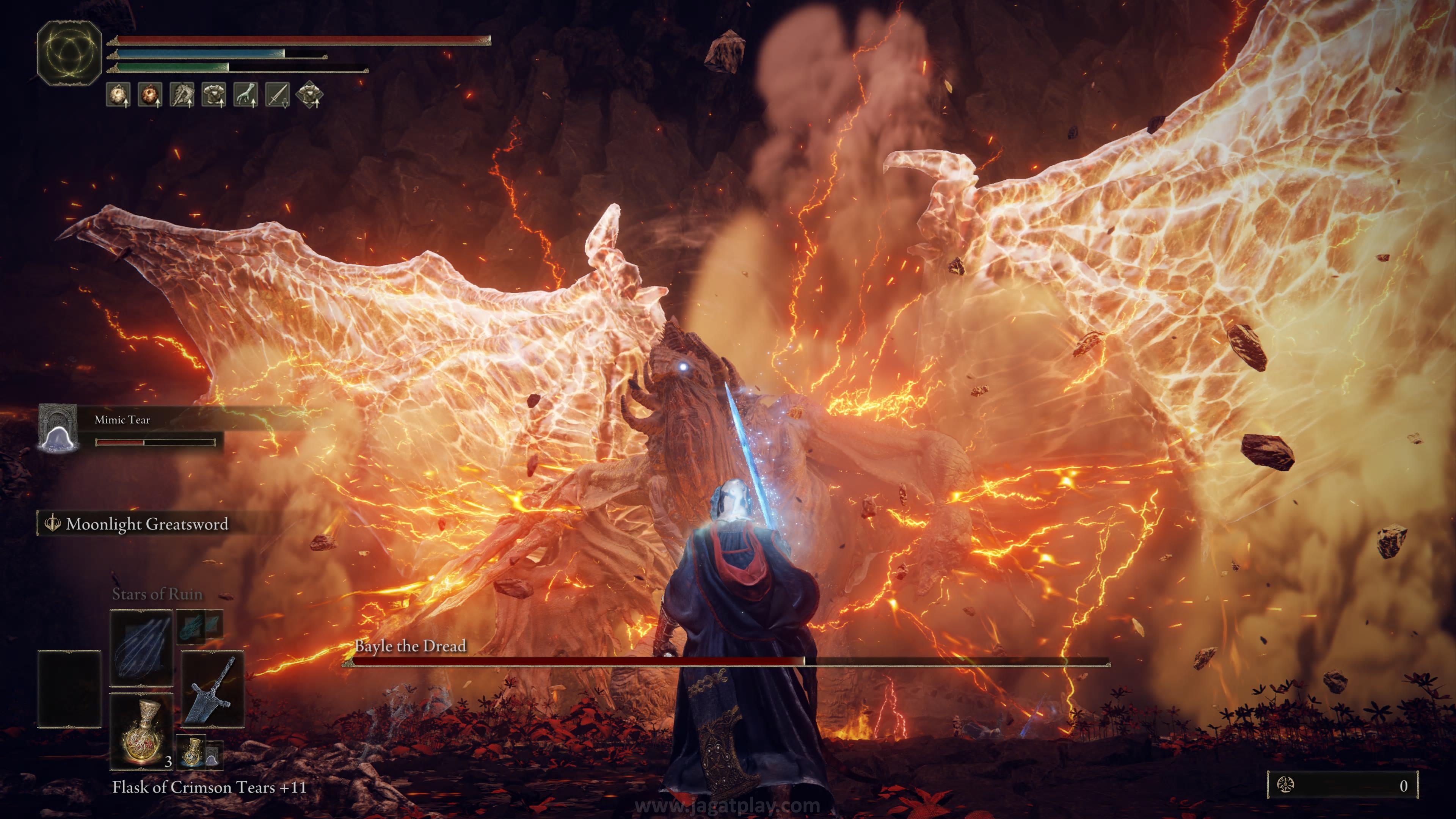Click the glowing golden rune emblem
The image size is (1456, 819).
click(x=69, y=53)
